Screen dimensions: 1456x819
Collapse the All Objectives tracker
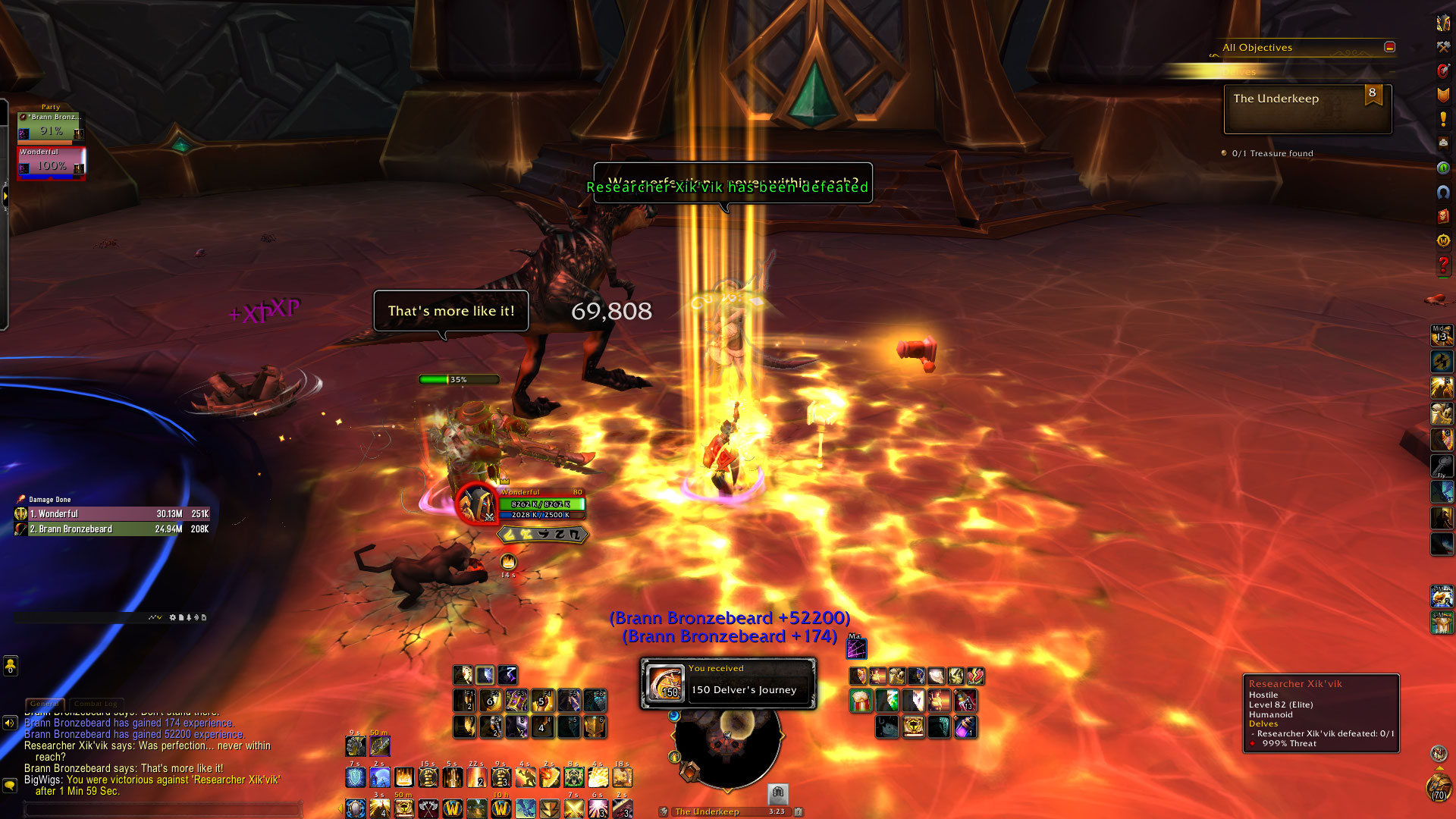[x=1389, y=47]
